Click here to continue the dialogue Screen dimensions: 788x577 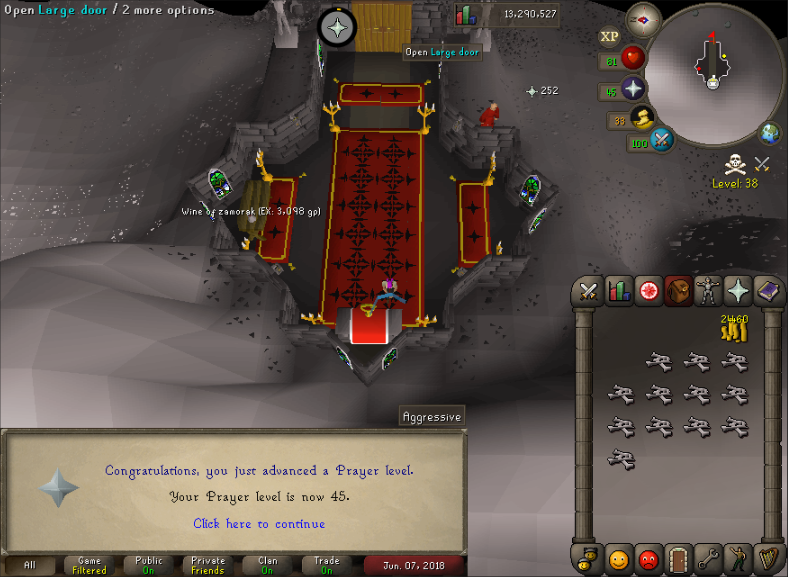(x=259, y=523)
